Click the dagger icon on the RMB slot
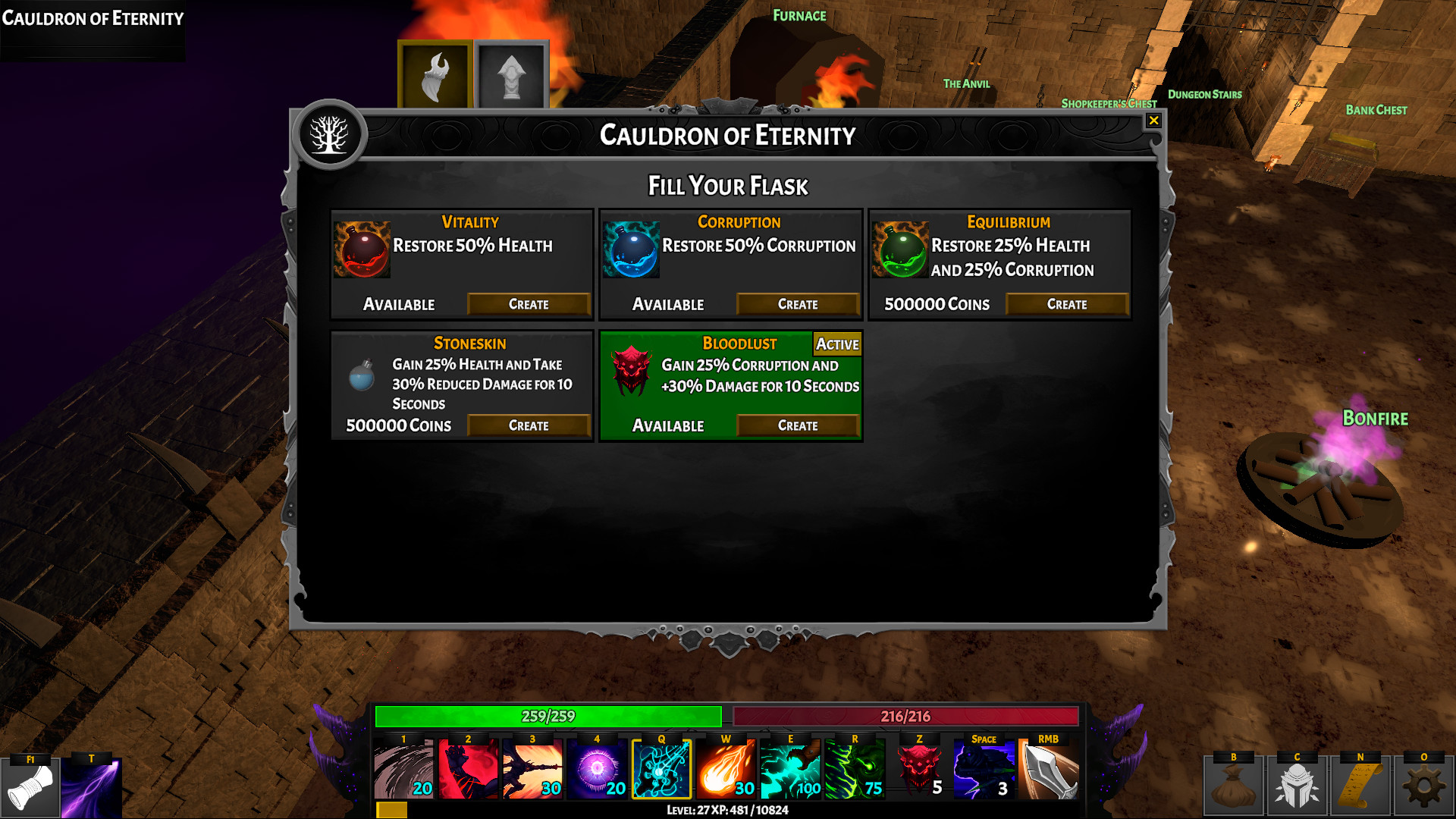This screenshot has width=1456, height=819. tap(1050, 769)
